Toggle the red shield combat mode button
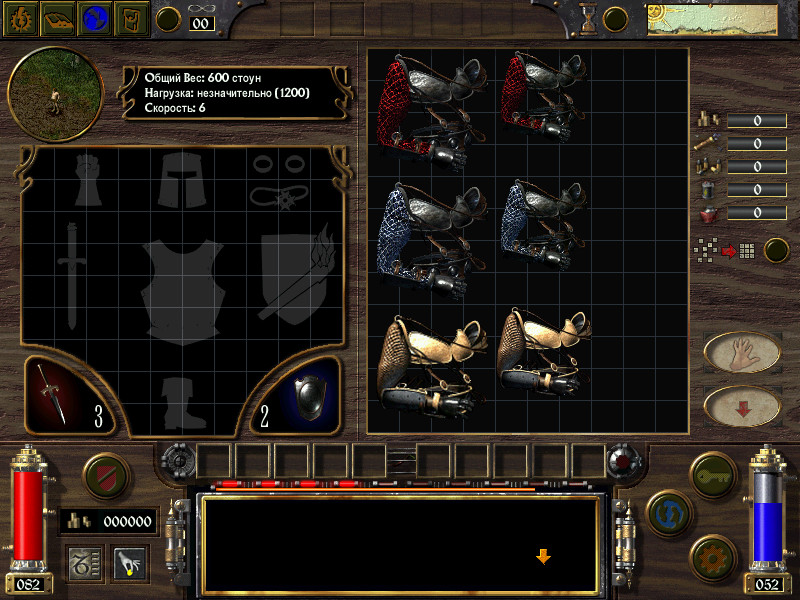The image size is (800, 600). click(x=102, y=475)
